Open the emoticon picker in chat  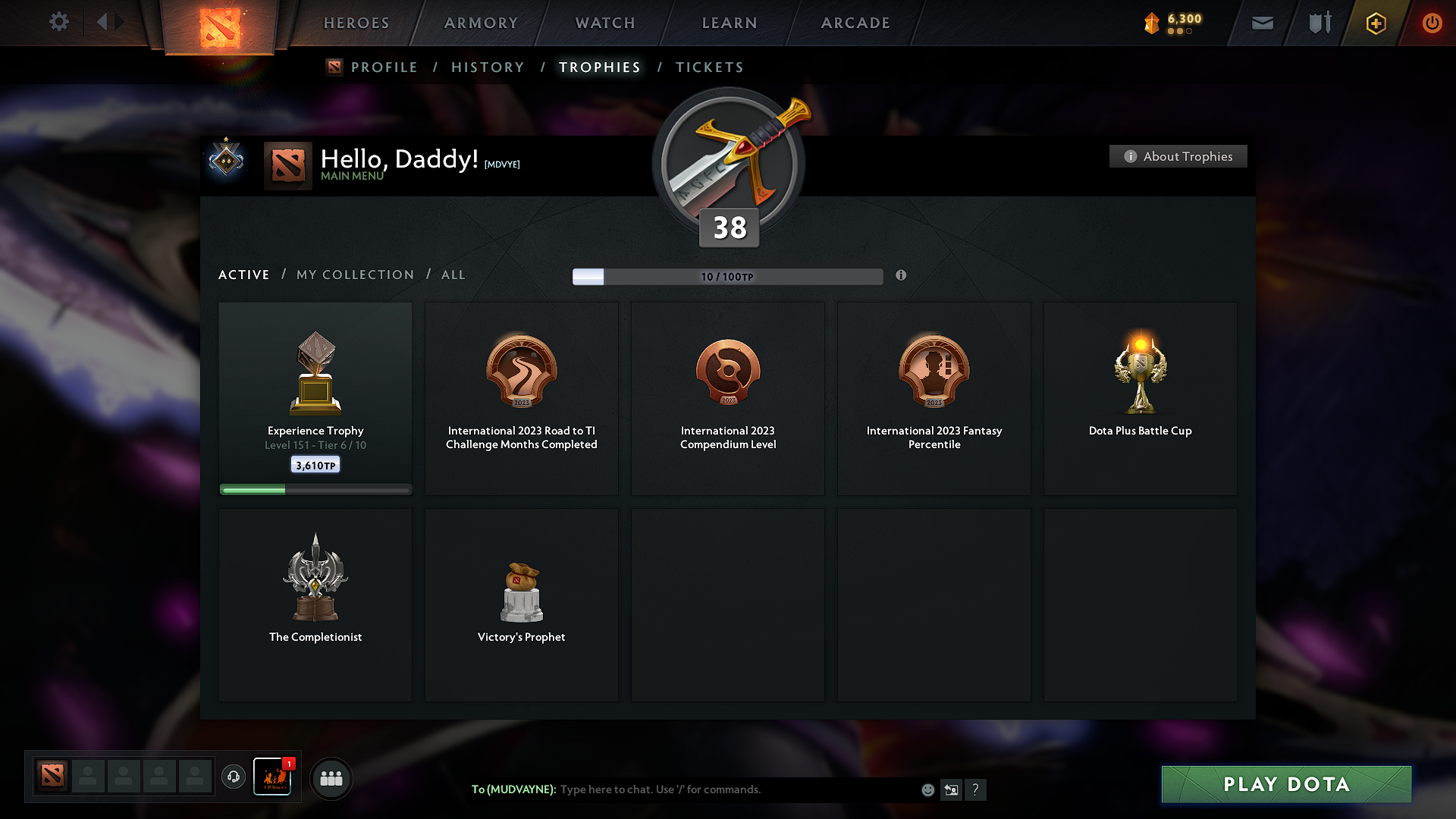(927, 789)
